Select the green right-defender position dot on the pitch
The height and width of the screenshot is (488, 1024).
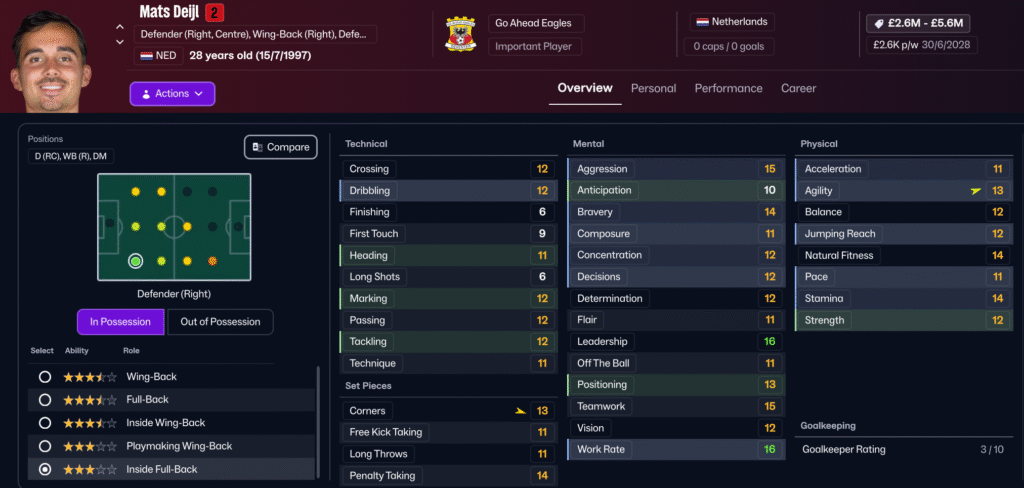coord(135,262)
